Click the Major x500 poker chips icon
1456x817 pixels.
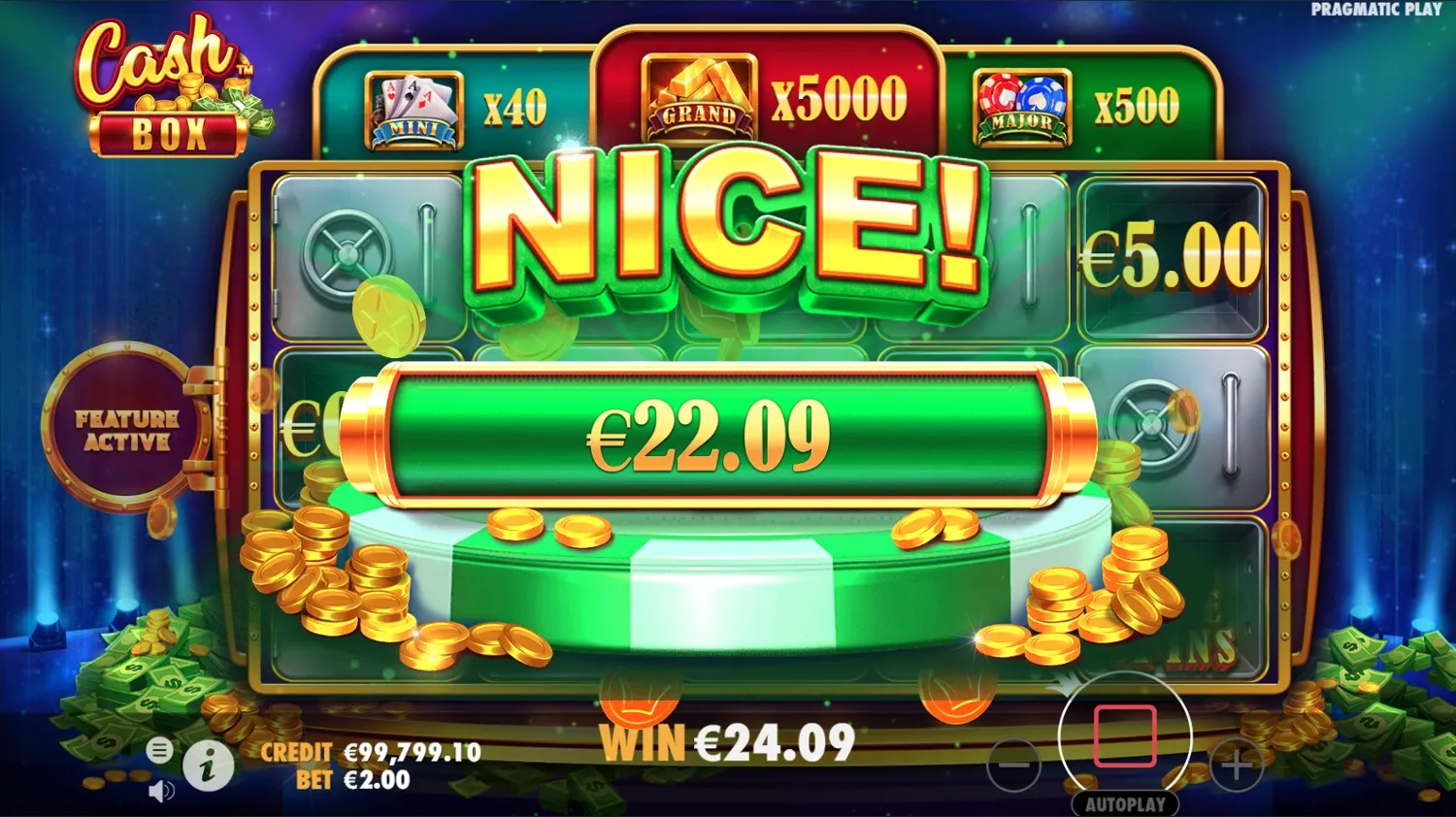pyautogui.click(x=1022, y=107)
